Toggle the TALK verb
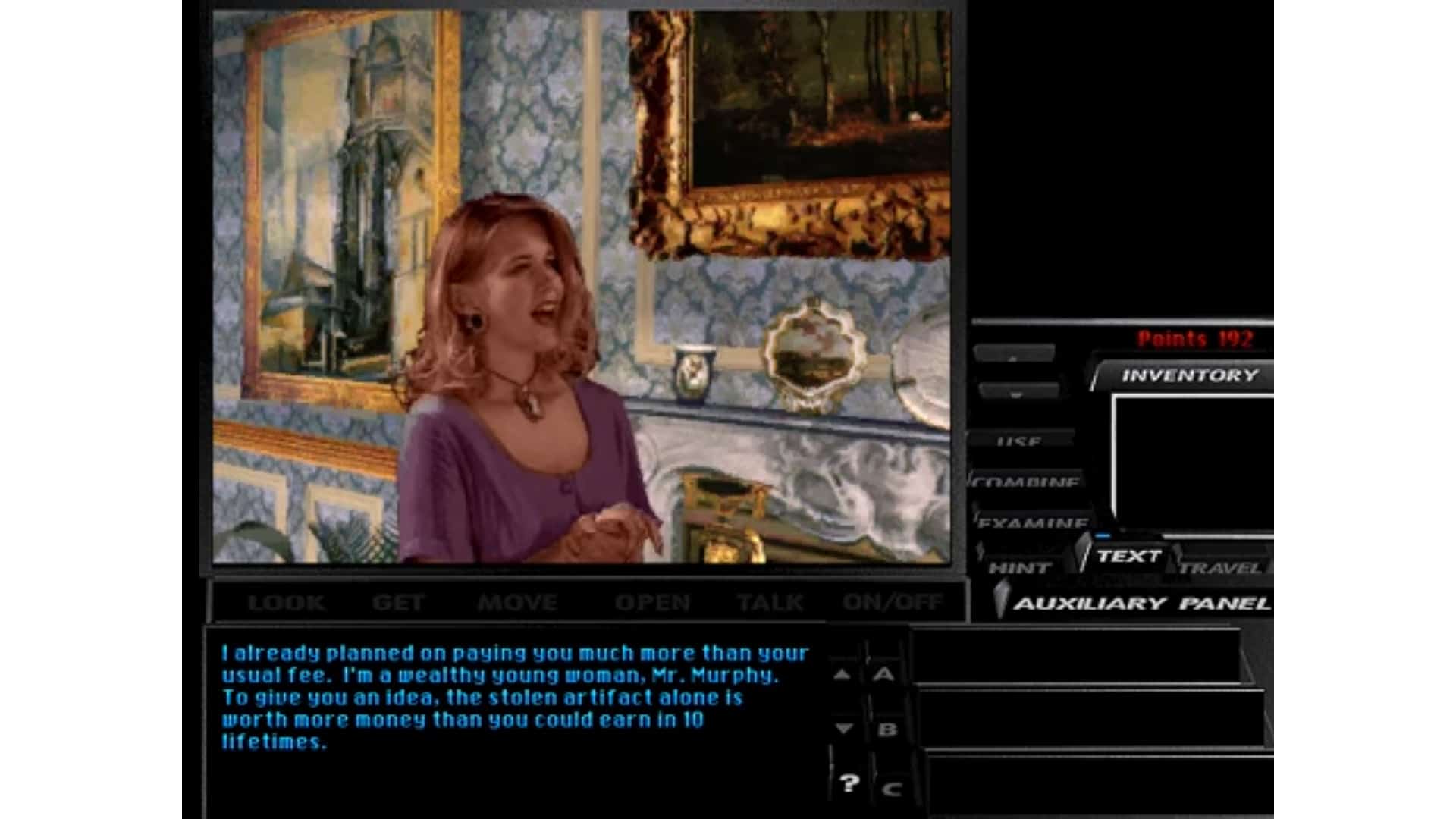1456x819 pixels. coord(770,601)
